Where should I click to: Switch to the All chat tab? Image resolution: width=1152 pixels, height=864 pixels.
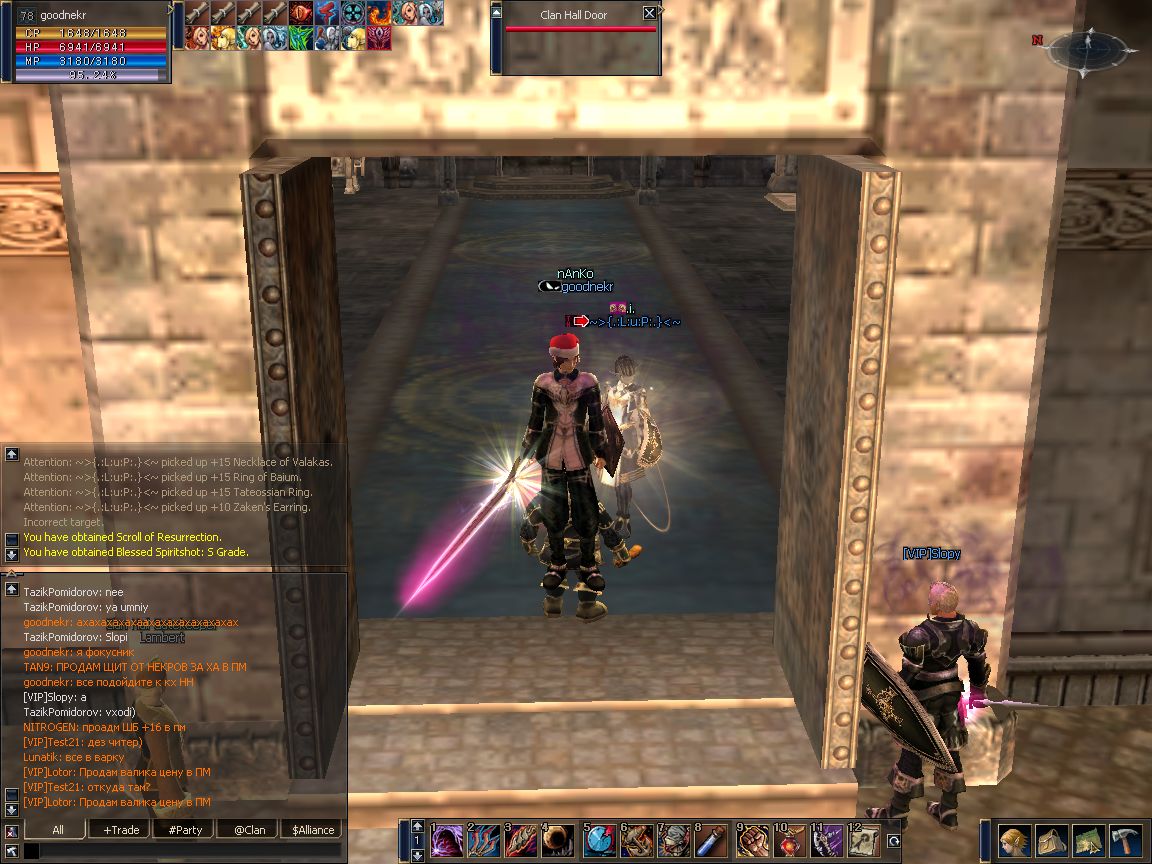(x=58, y=829)
